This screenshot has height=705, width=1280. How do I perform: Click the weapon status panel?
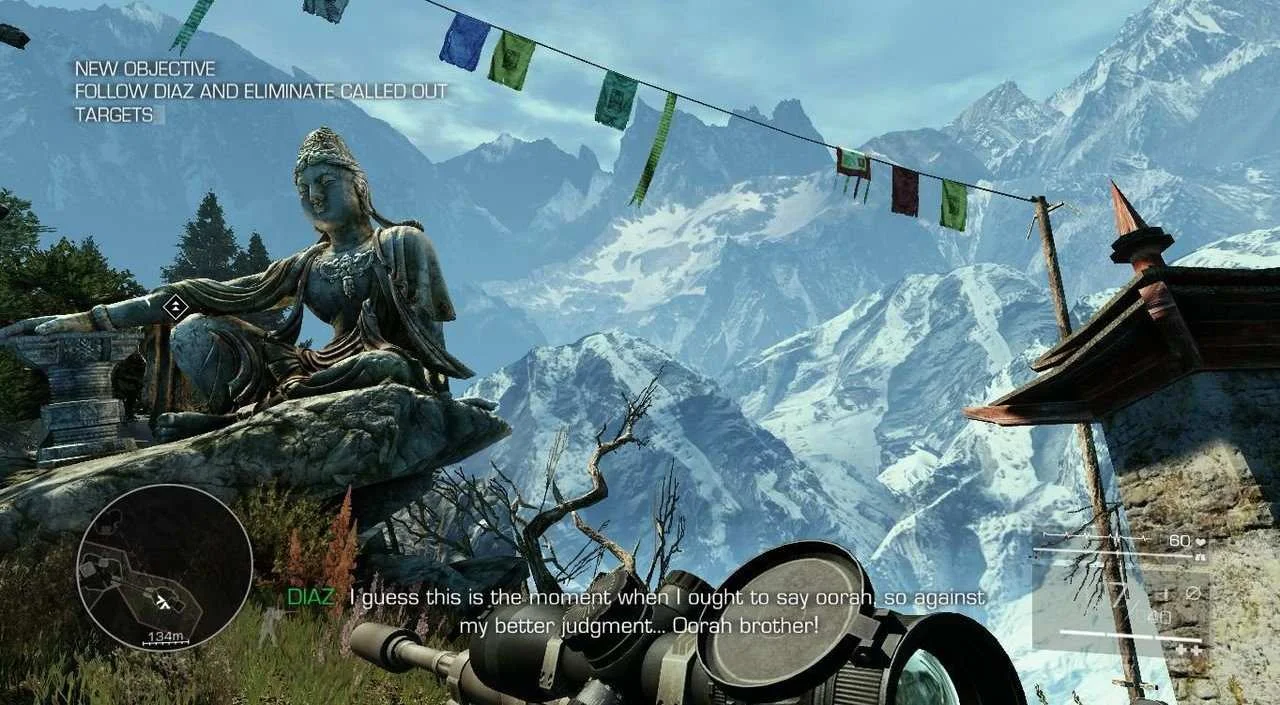pyautogui.click(x=1120, y=594)
